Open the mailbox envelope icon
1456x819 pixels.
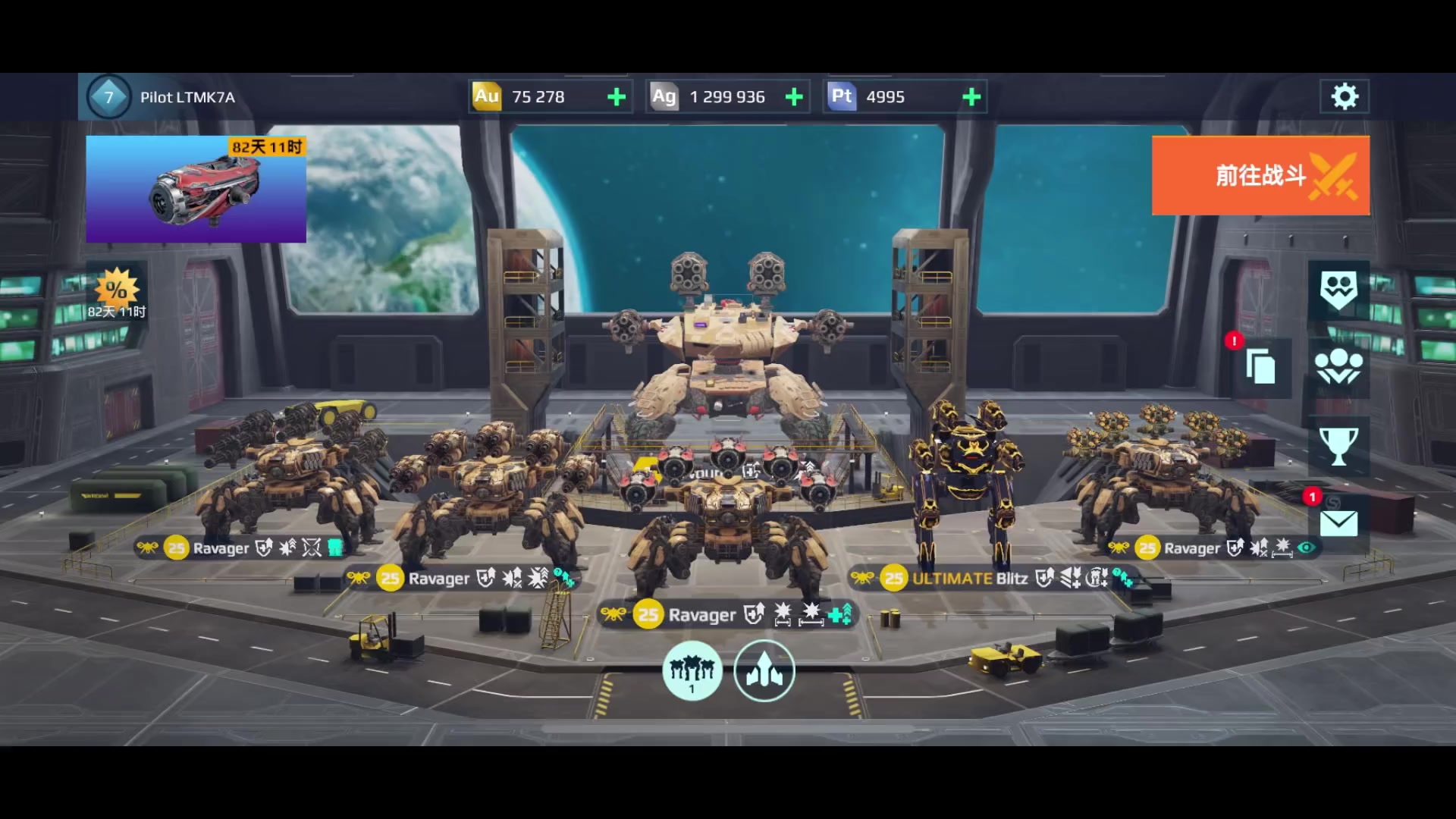[x=1338, y=522]
